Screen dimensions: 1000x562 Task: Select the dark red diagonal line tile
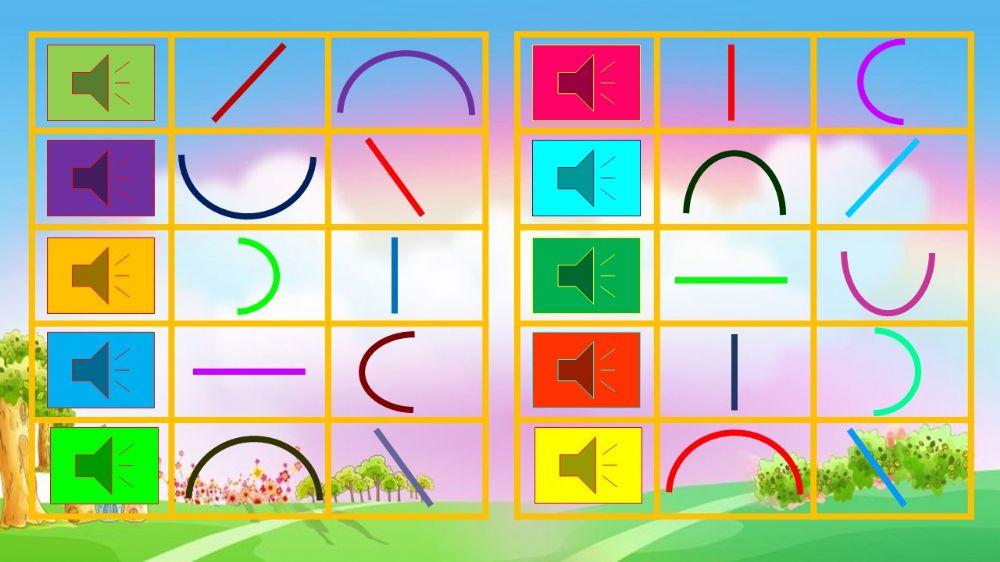[x=249, y=83]
